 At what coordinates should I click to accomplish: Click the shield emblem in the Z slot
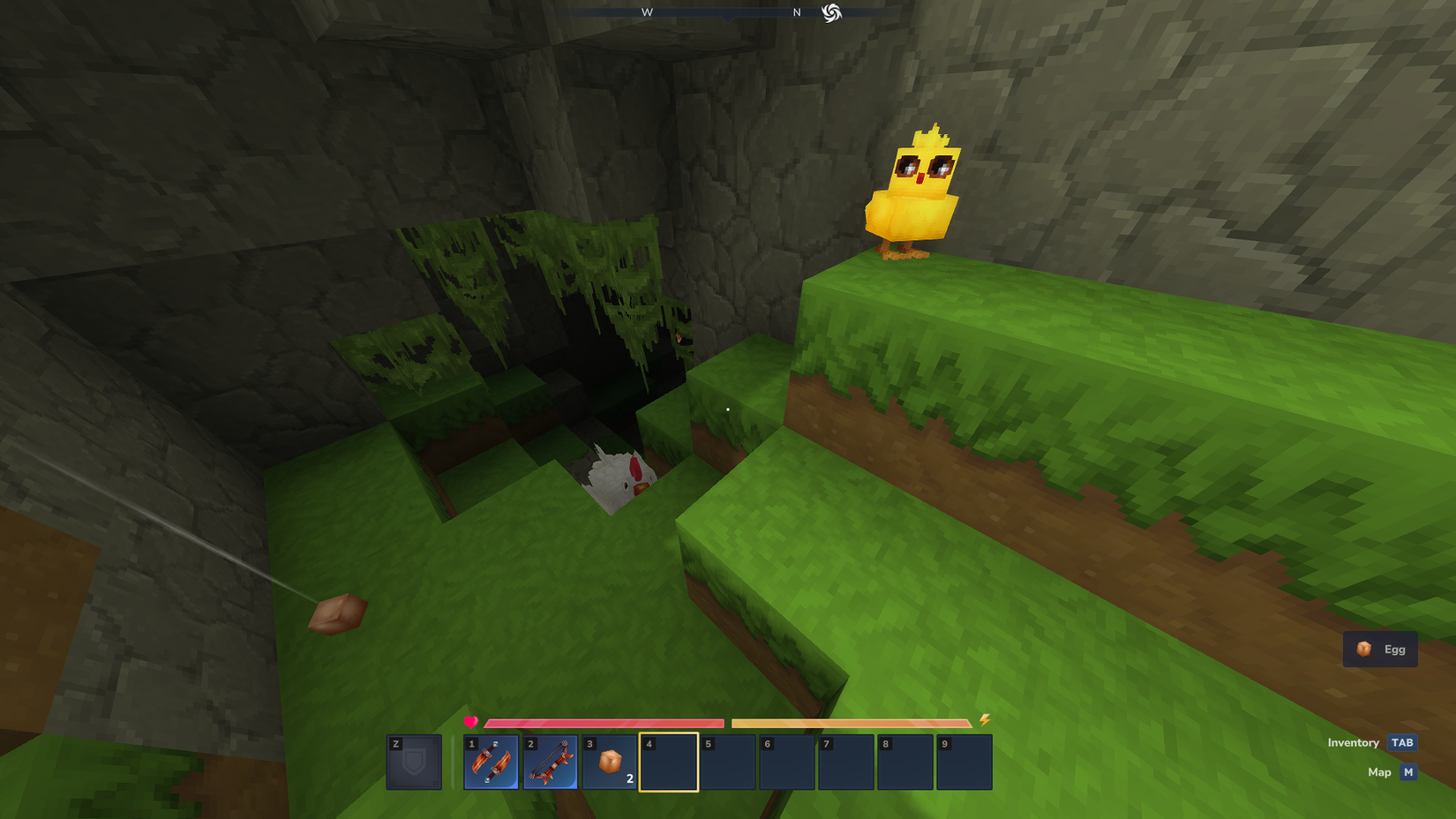point(413,763)
